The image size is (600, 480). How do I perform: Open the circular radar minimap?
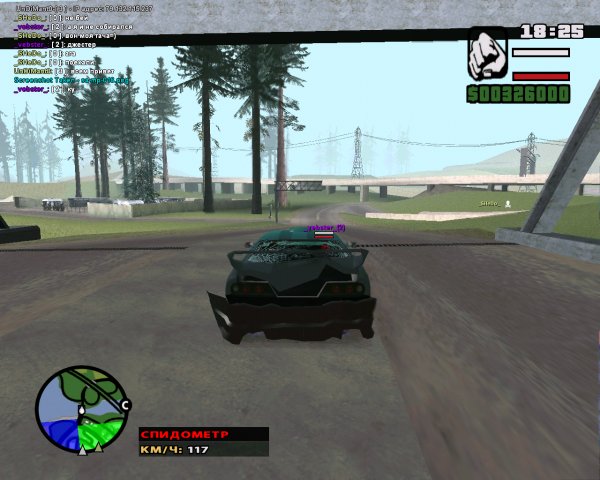coord(80,409)
